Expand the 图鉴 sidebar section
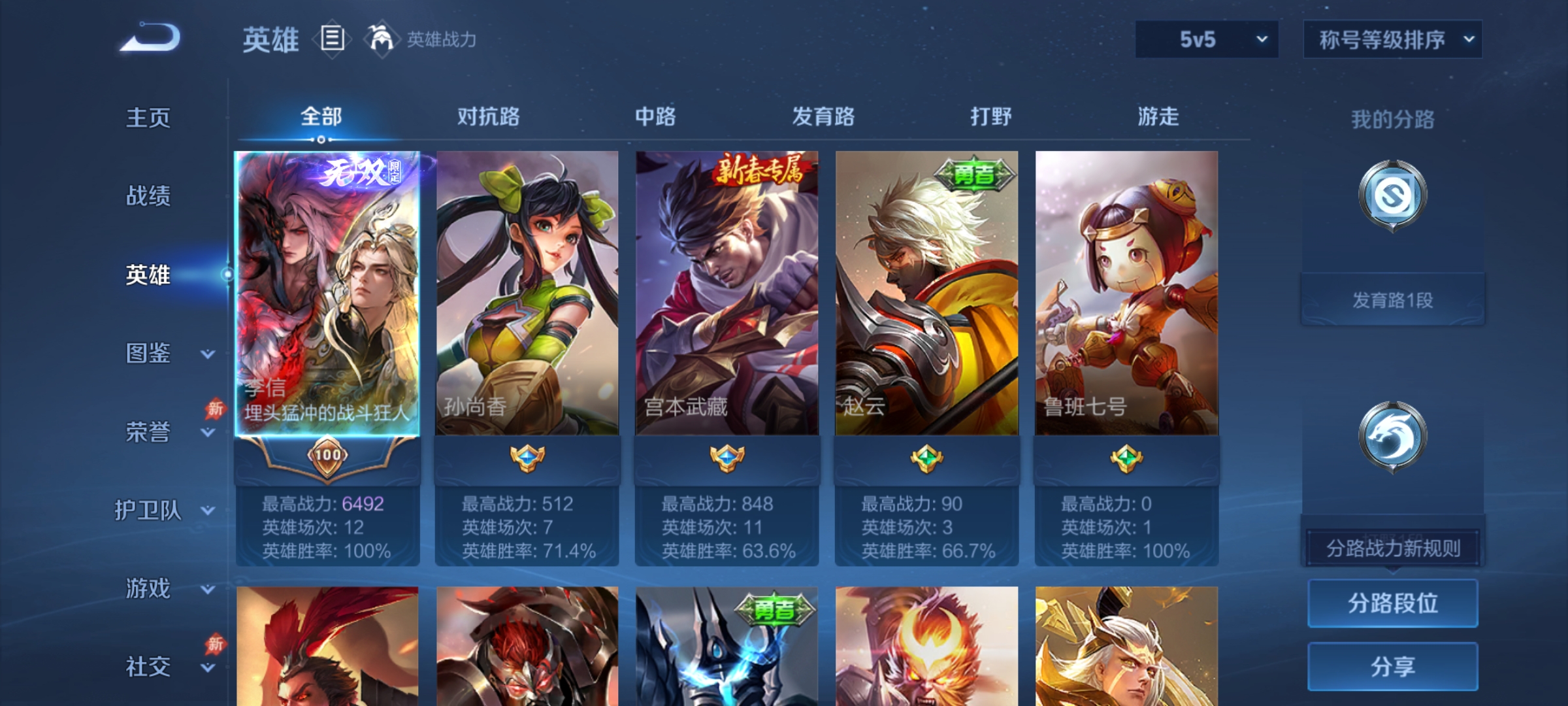The image size is (1568, 706). tap(149, 353)
